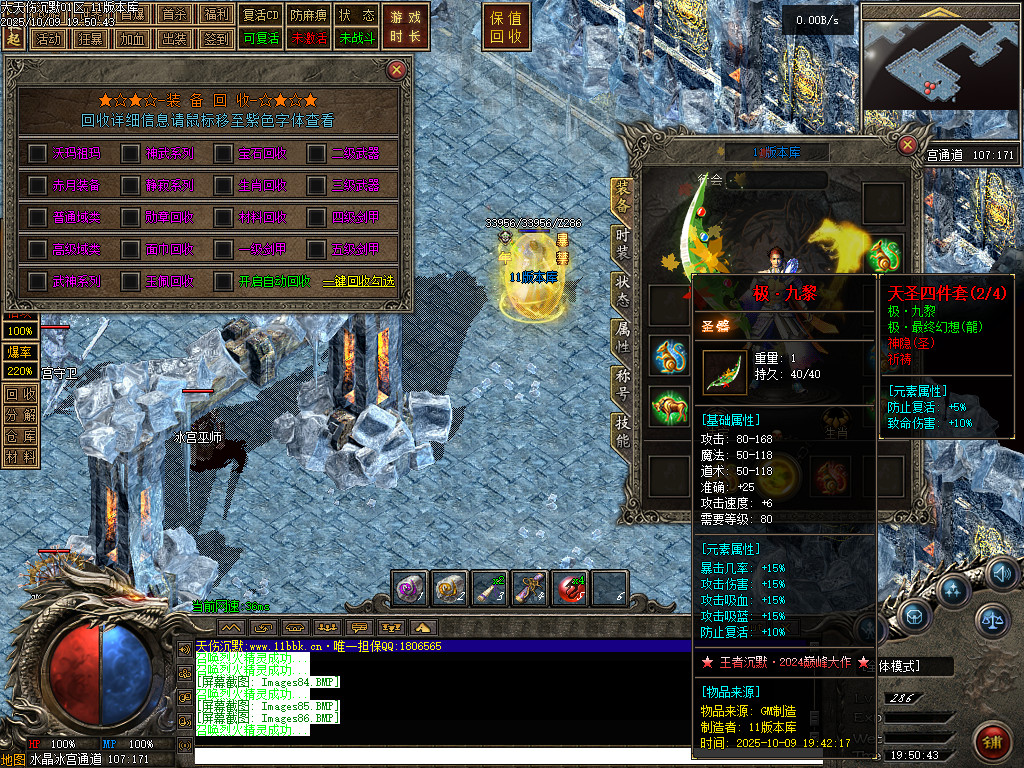
Task: Switch to the 时装 tab
Action: tap(623, 240)
